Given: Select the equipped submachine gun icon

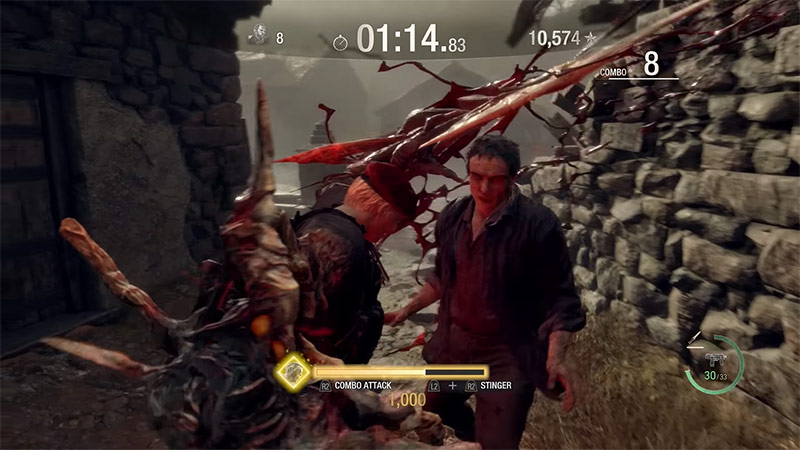Looking at the screenshot, I should coord(716,359).
